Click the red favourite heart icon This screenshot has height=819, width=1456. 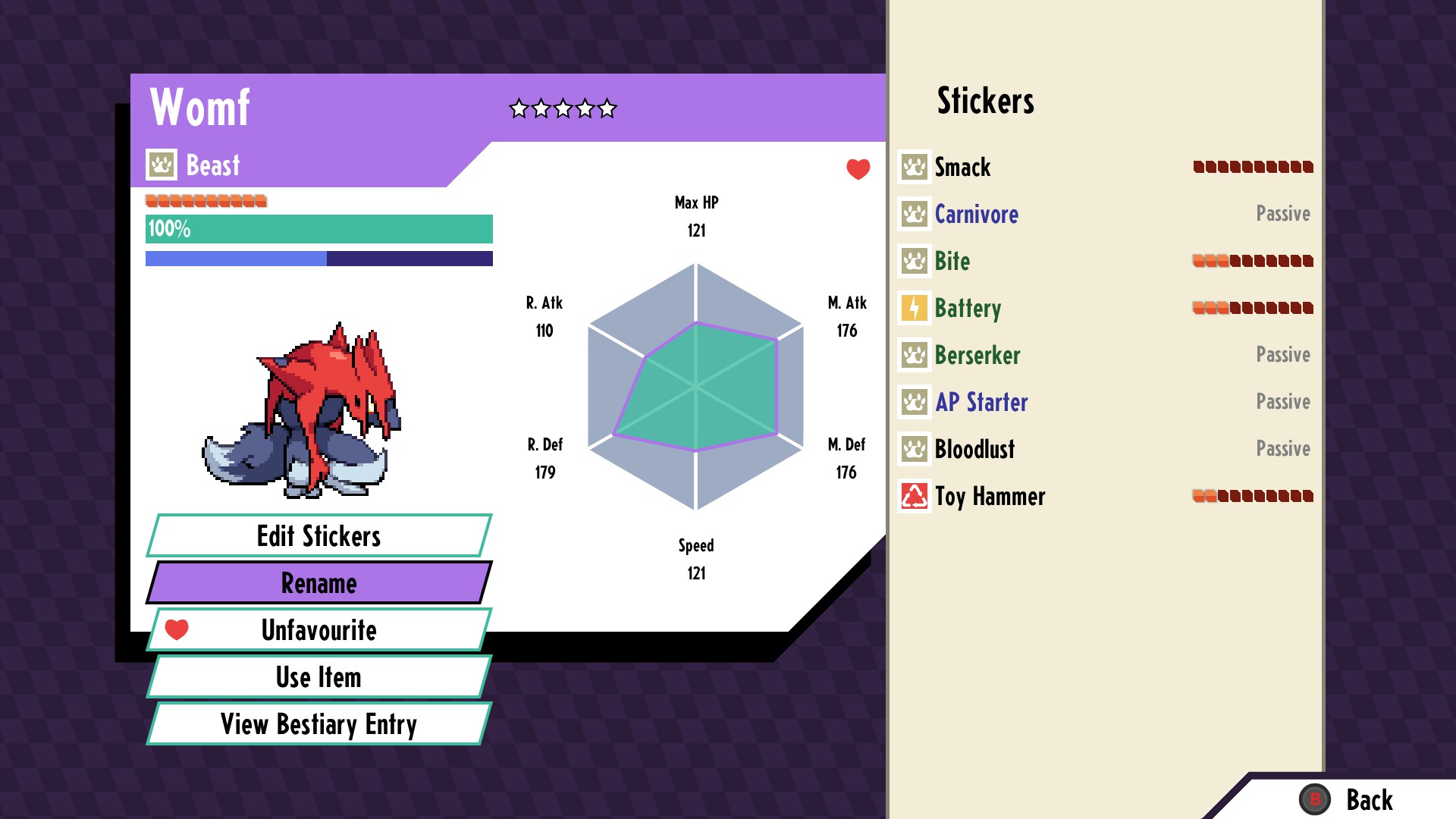click(x=858, y=169)
